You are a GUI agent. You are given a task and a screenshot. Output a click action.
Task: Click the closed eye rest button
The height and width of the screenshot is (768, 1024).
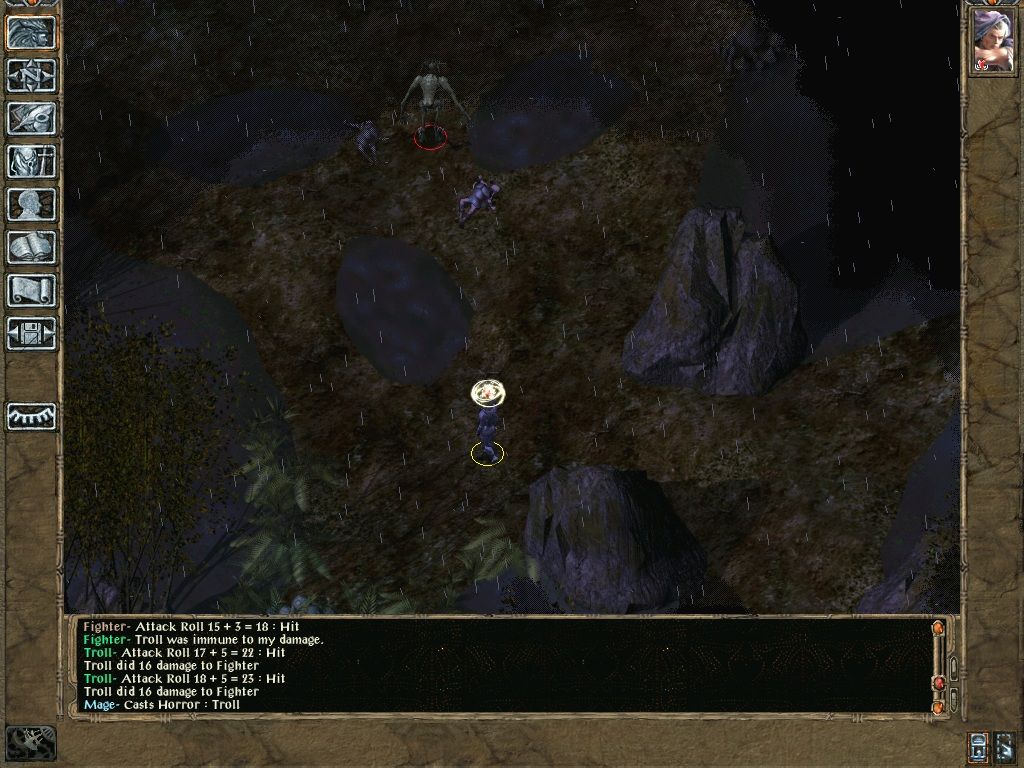(31, 416)
